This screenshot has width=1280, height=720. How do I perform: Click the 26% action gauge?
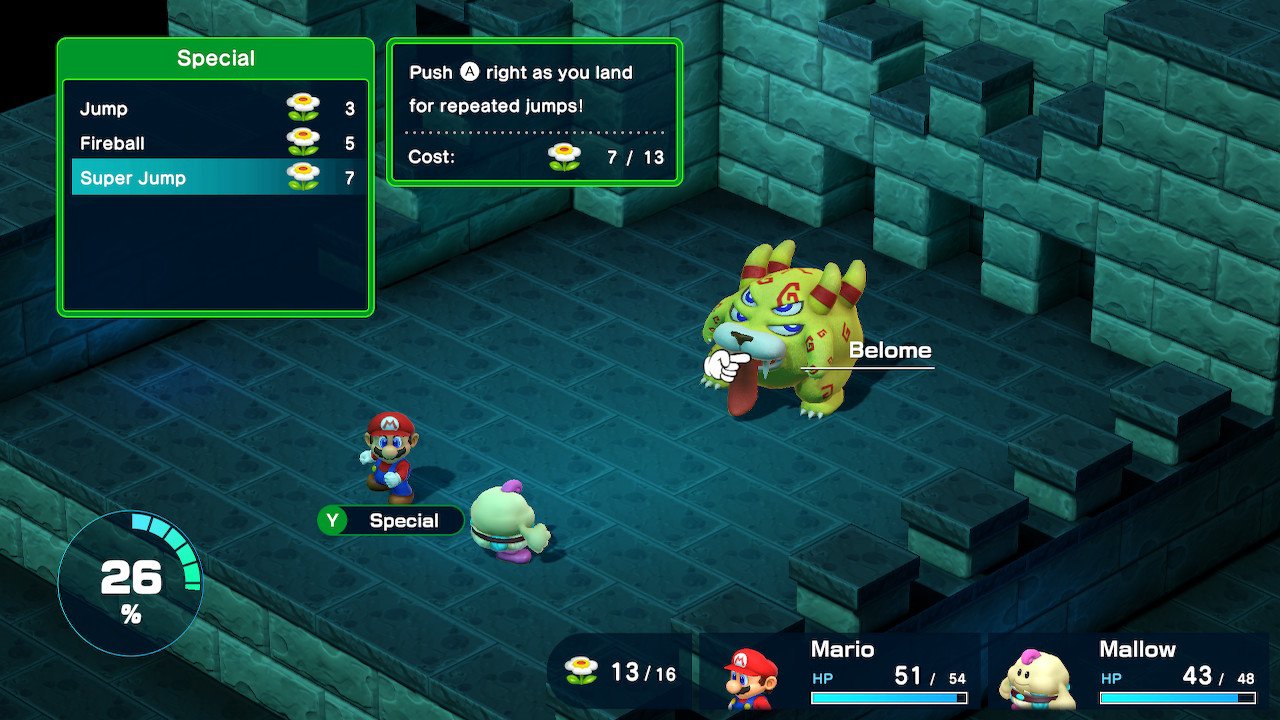(130, 585)
